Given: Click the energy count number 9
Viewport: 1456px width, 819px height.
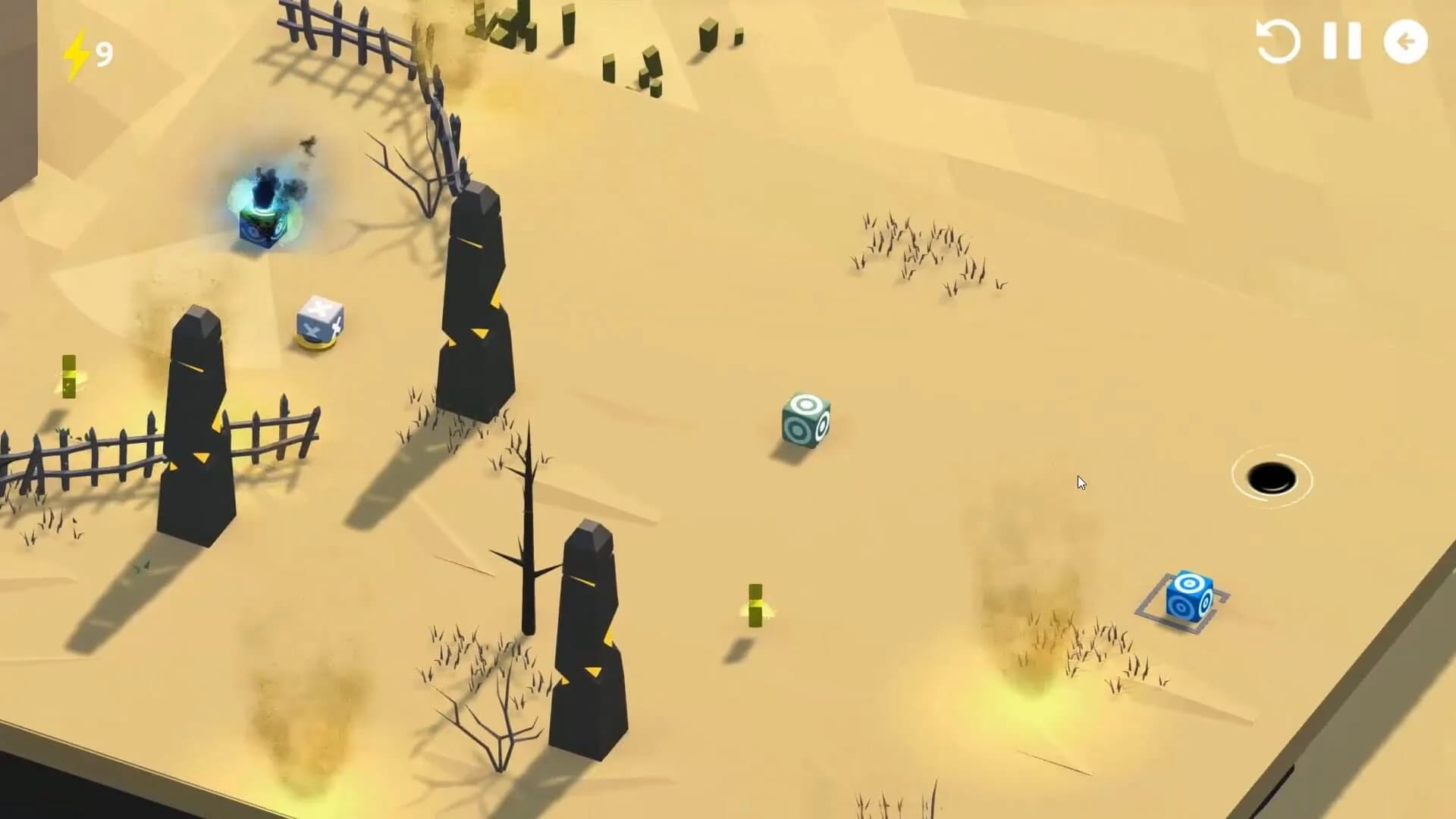Looking at the screenshot, I should (x=103, y=52).
